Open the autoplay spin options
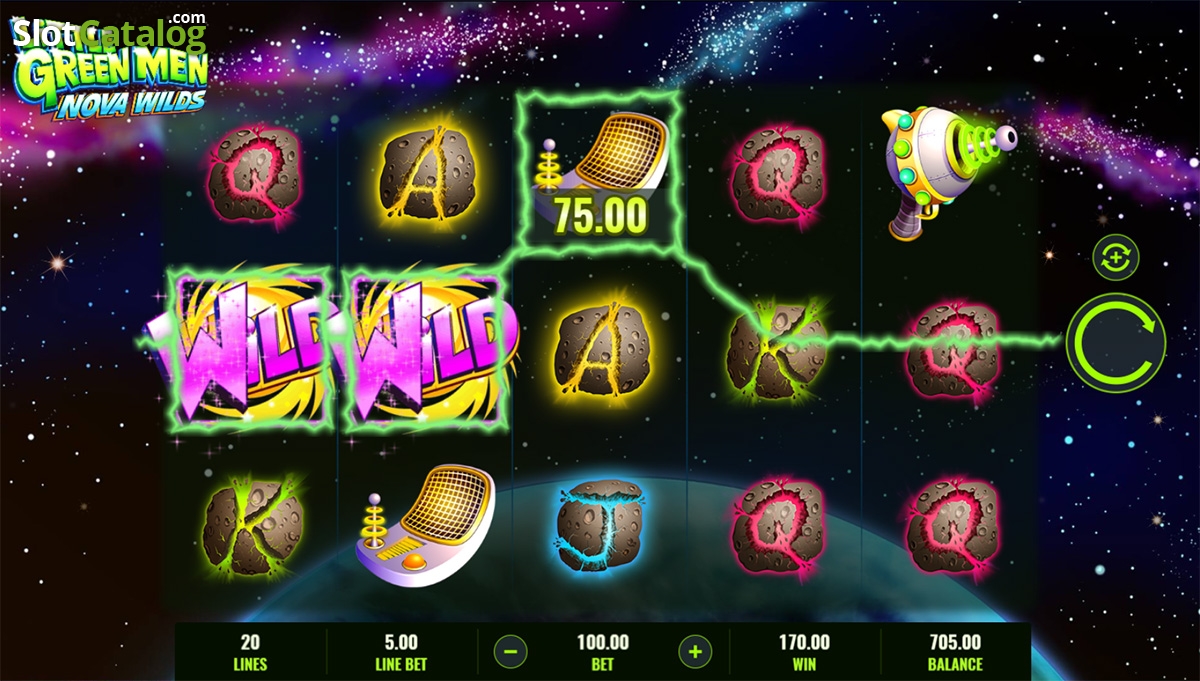 pyautogui.click(x=1115, y=257)
